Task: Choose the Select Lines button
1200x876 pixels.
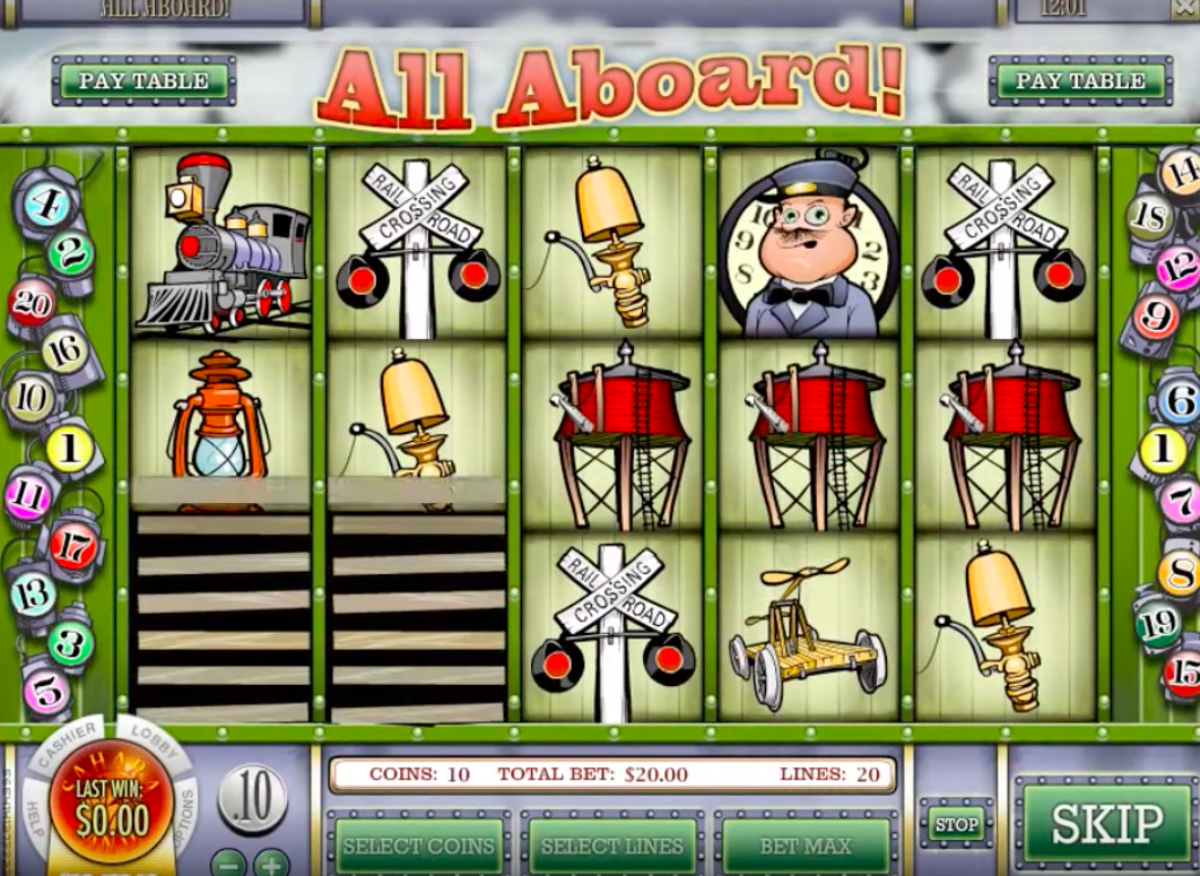Action: point(612,846)
